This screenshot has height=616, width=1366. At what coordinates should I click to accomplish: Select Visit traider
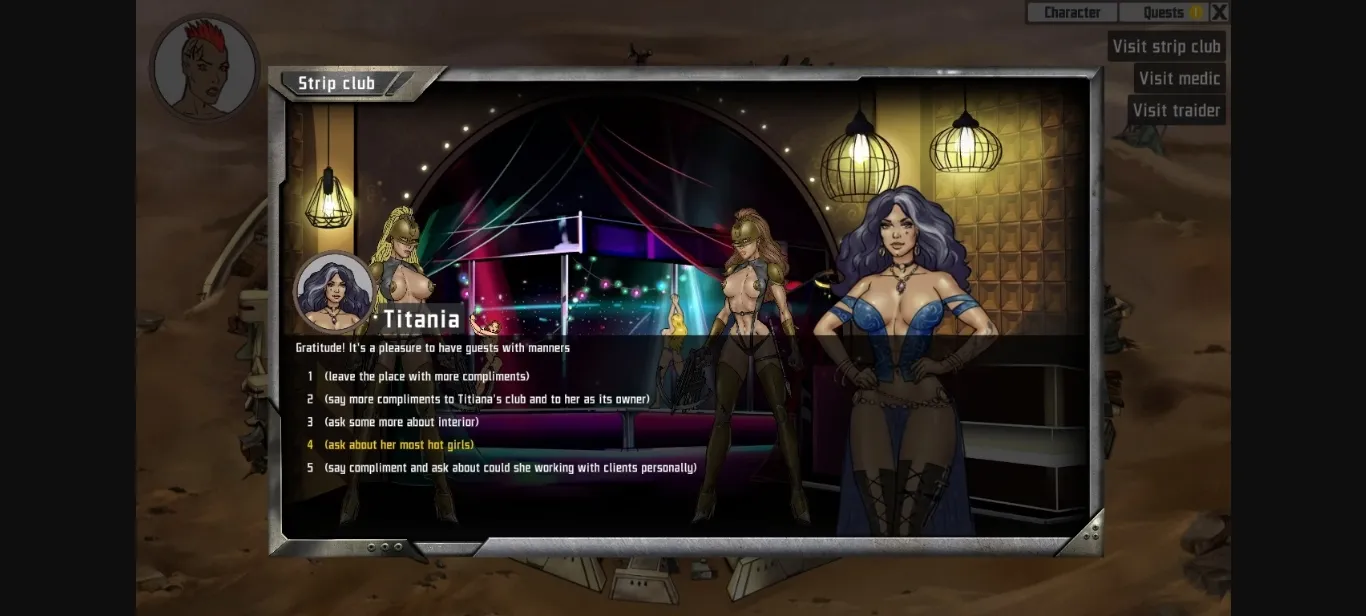point(1176,110)
